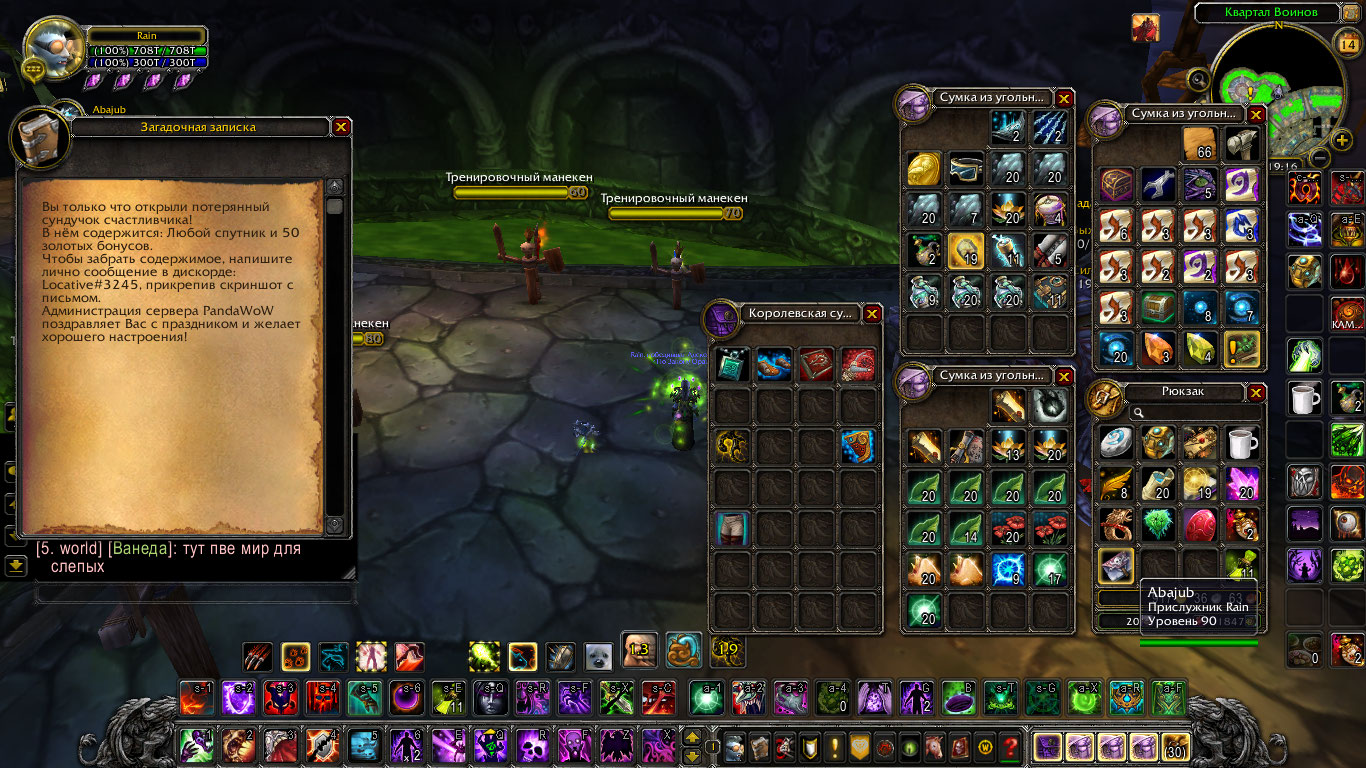Select the hammer item in the bag

point(1241,144)
